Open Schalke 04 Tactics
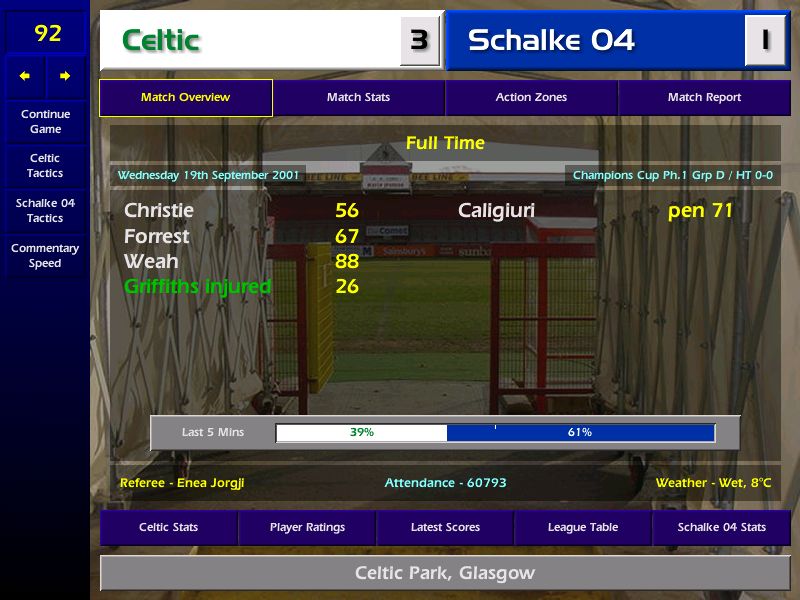Image resolution: width=800 pixels, height=600 pixels. point(45,211)
